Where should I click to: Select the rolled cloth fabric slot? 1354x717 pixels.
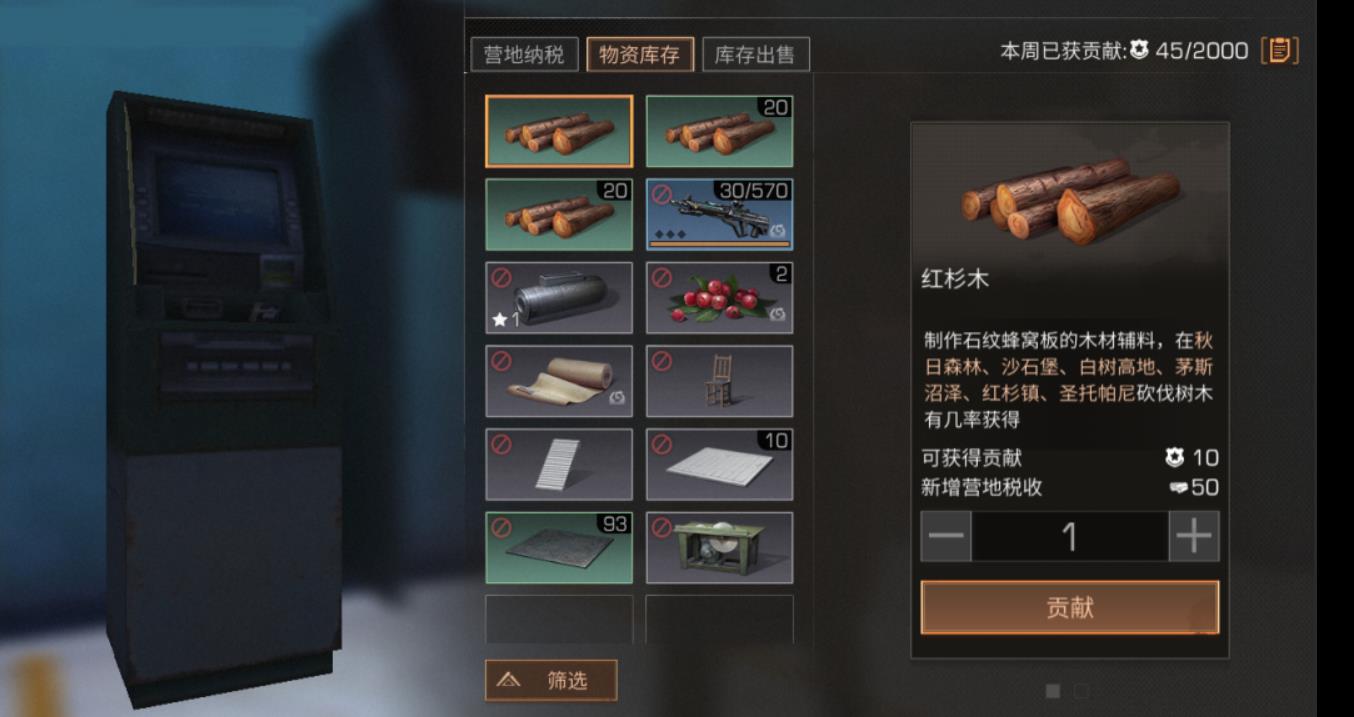(559, 381)
